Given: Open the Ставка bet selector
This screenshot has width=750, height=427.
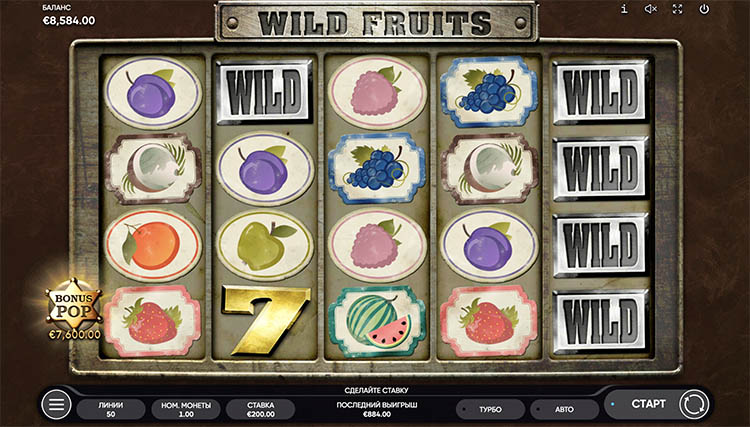Looking at the screenshot, I should [260, 408].
